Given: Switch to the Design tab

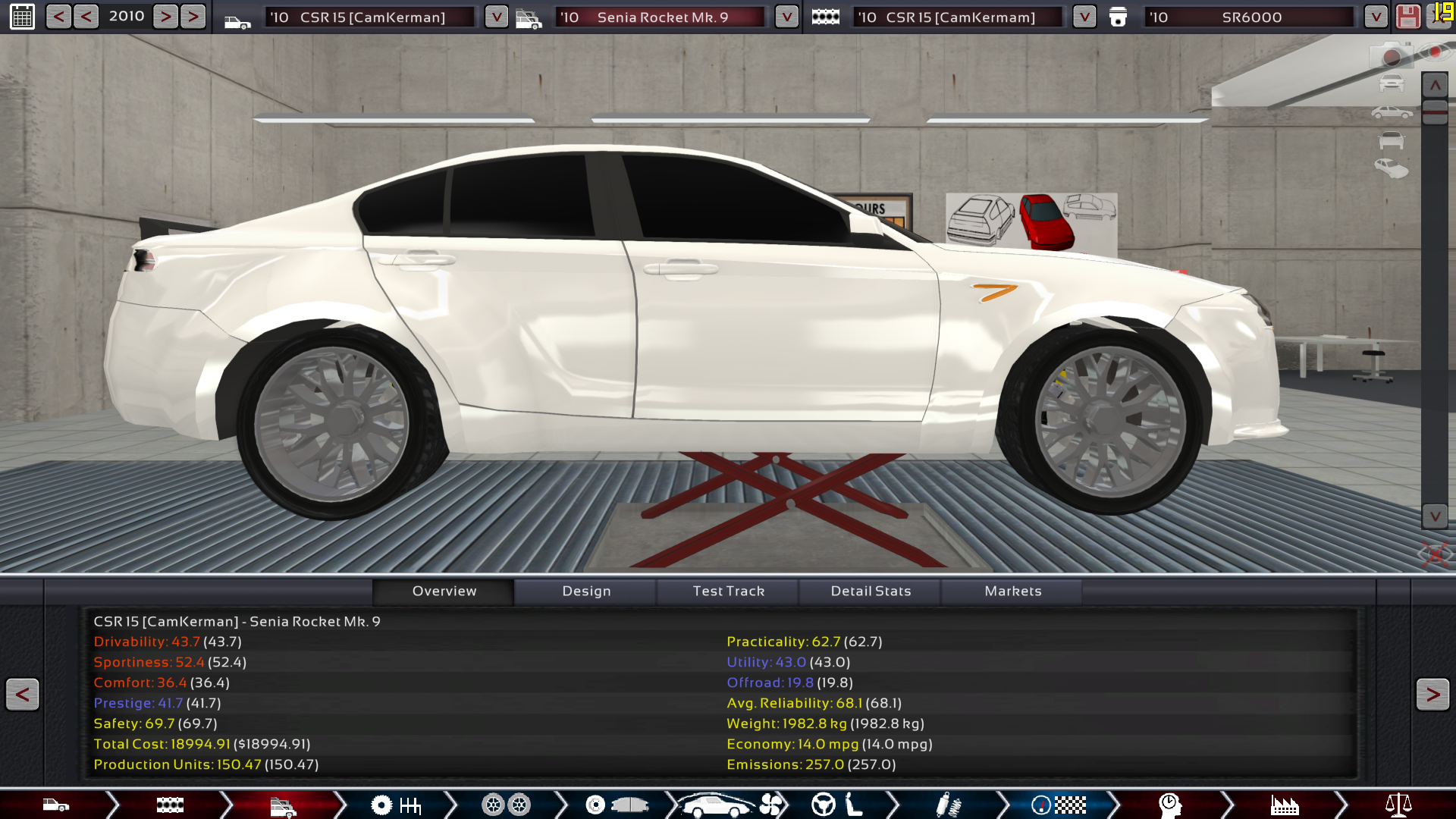Looking at the screenshot, I should tap(586, 591).
